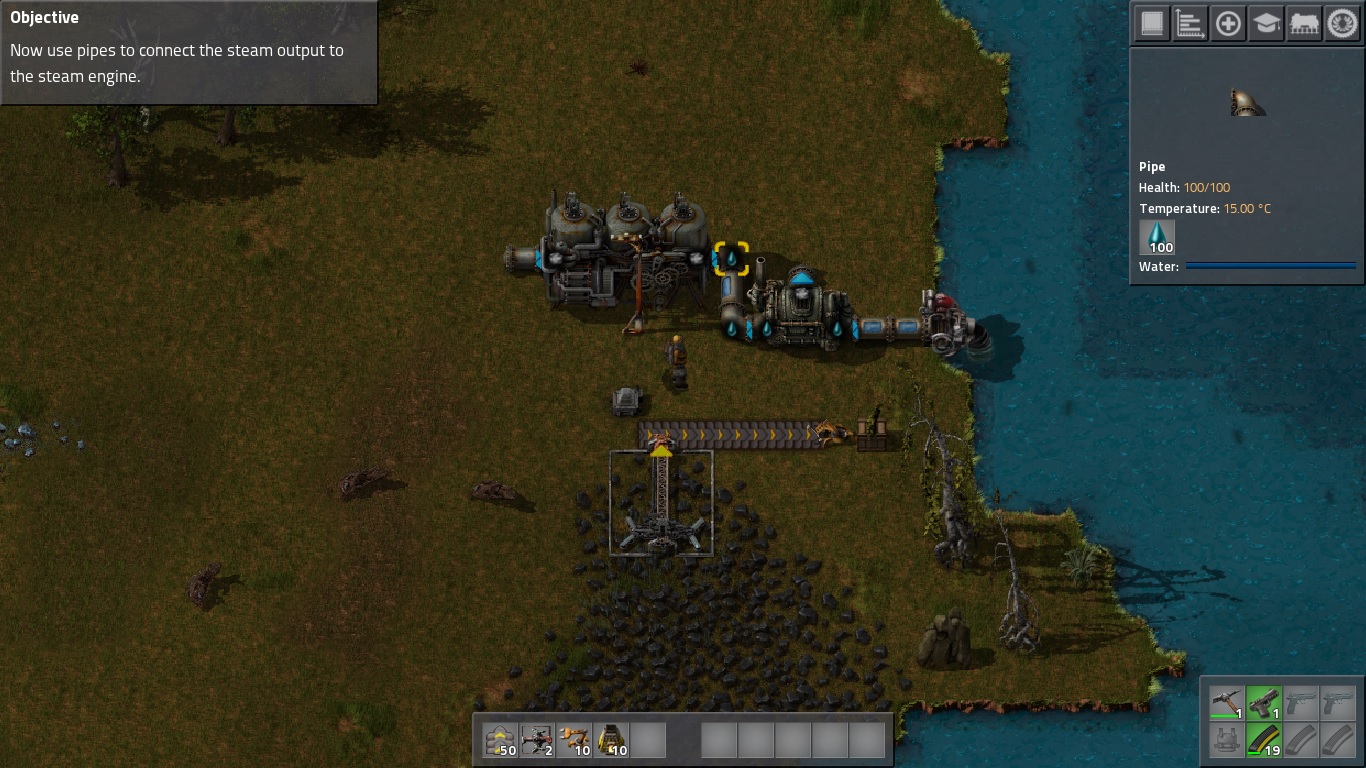This screenshot has width=1366, height=768.
Task: Click the wooden chest beside the belt
Action: point(870,432)
